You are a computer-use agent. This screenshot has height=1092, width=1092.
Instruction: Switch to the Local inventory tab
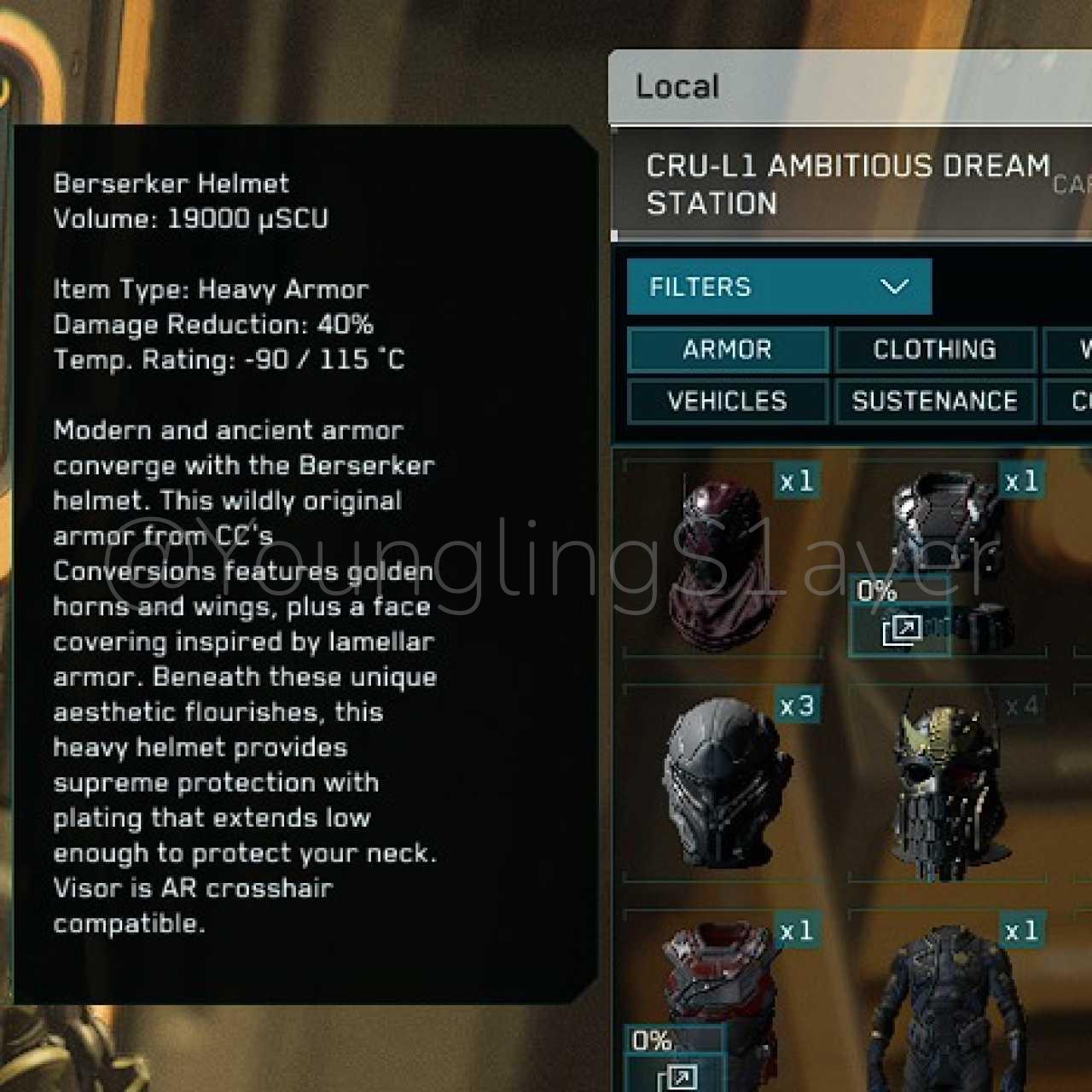(x=678, y=87)
